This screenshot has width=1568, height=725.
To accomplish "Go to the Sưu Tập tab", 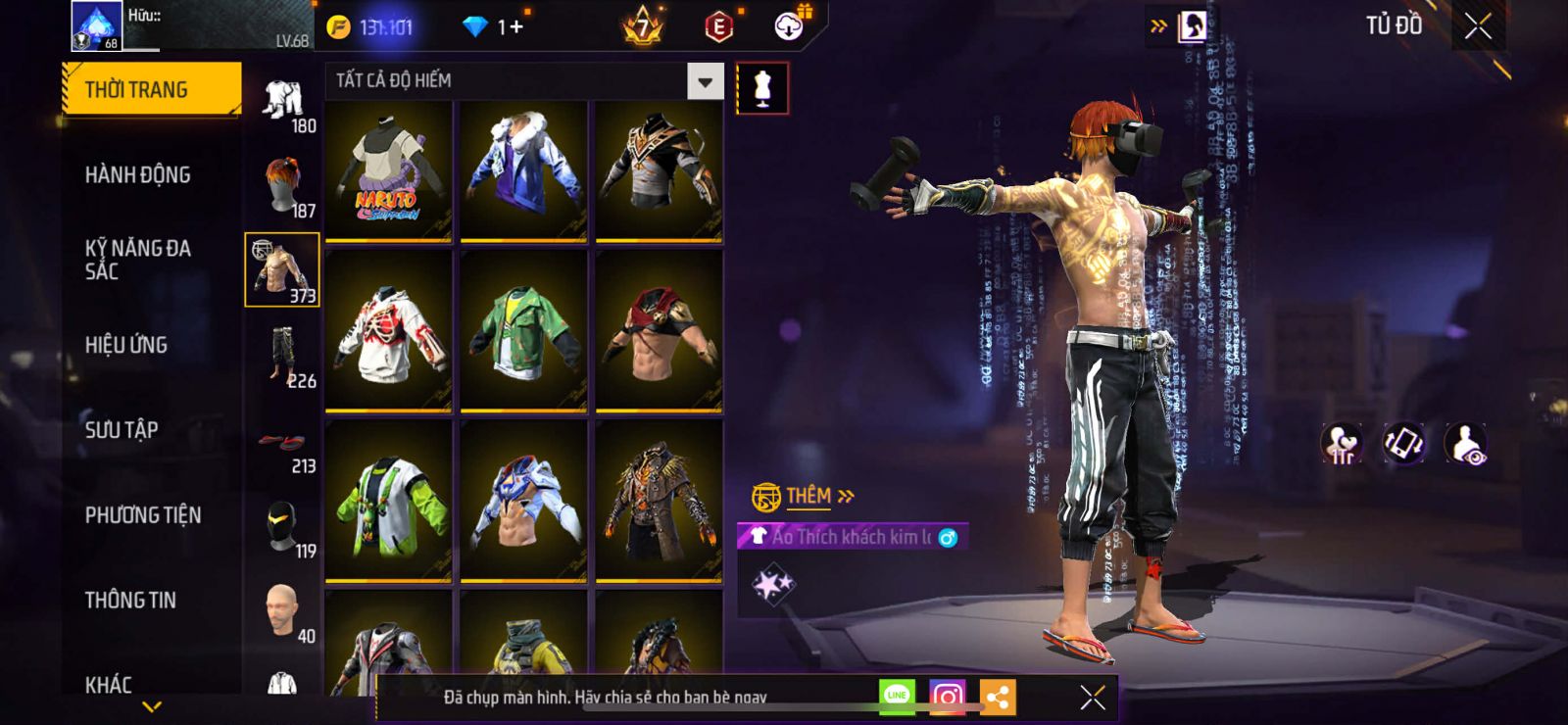I will coord(122,429).
